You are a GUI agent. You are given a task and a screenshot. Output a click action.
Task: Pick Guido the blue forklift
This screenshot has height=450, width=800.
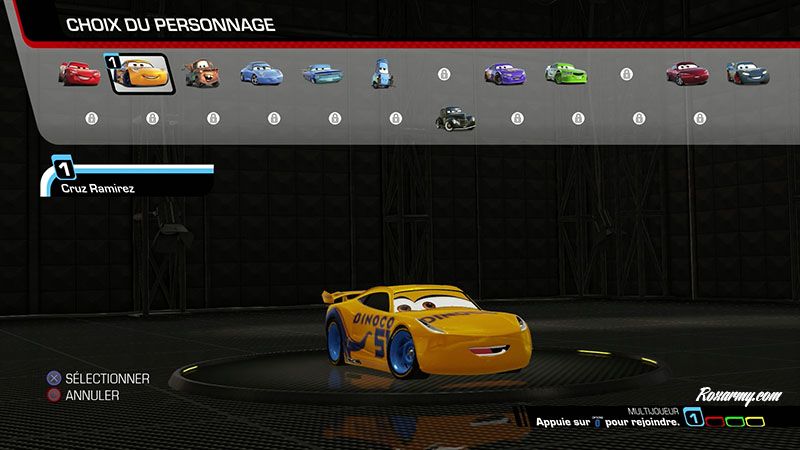(382, 73)
